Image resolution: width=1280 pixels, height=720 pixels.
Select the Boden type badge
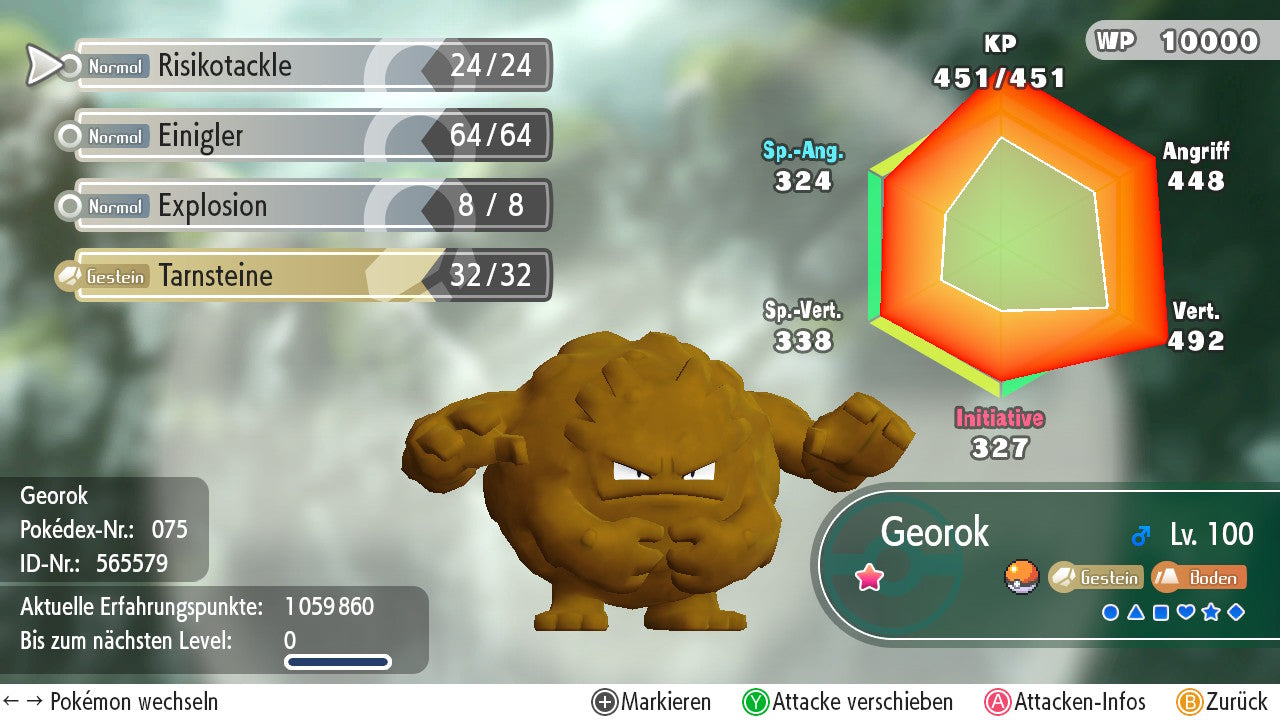(1200, 577)
